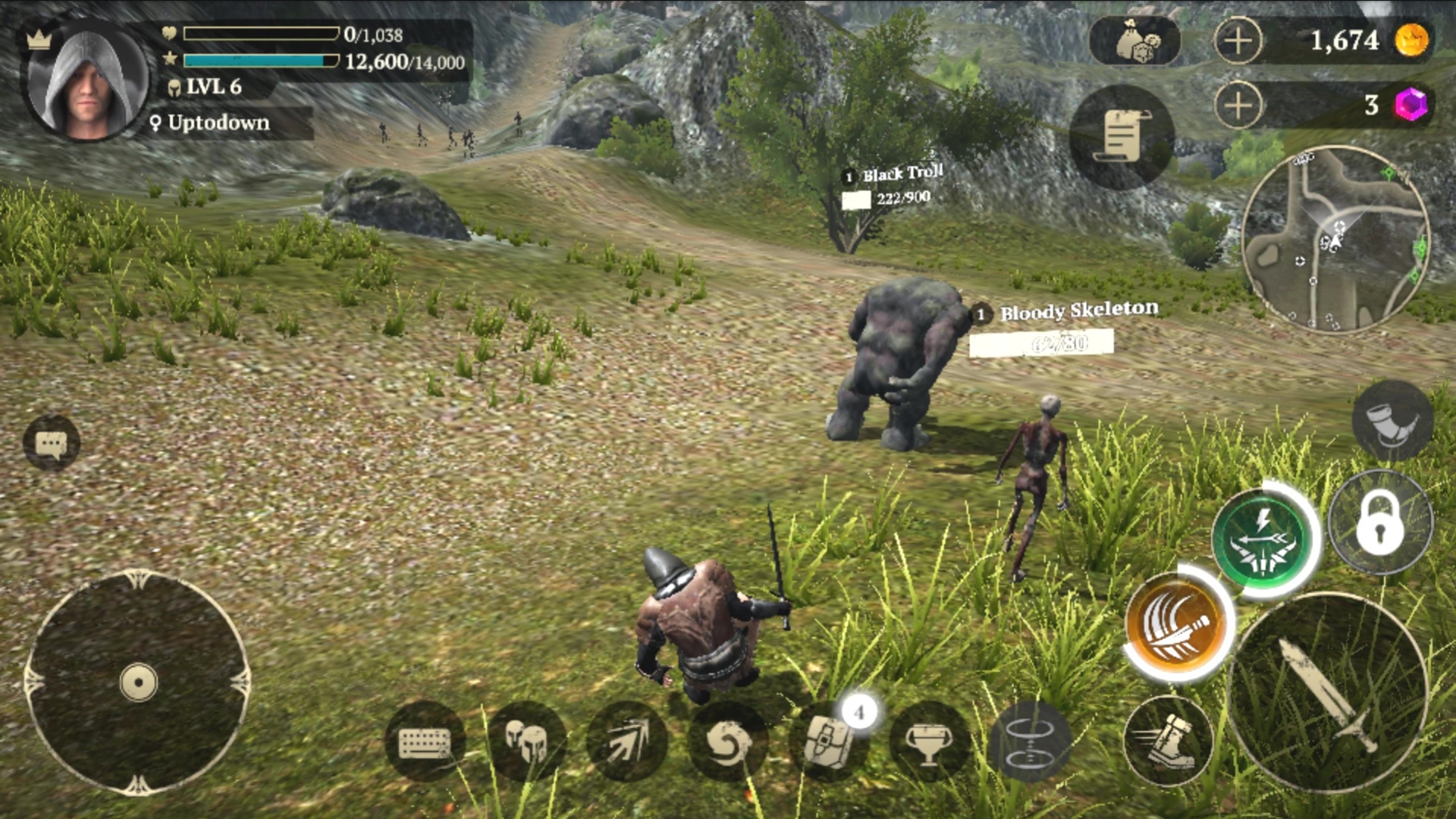Open the trophy achievements menu

click(x=929, y=741)
